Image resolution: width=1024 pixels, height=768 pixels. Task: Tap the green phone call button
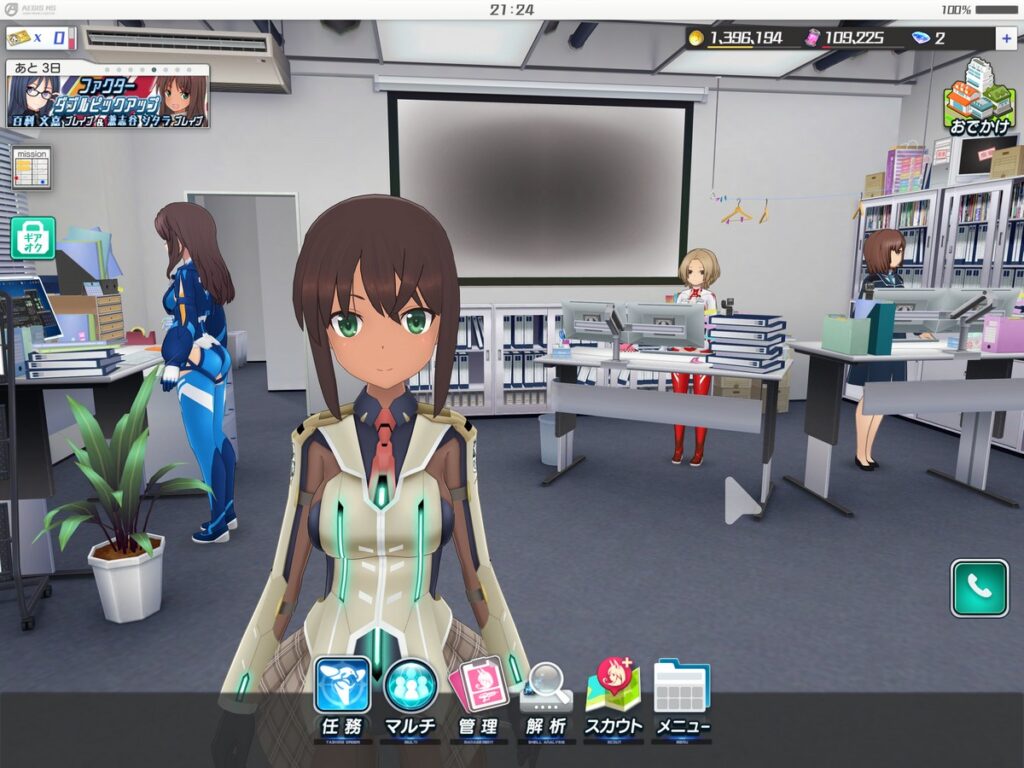979,588
